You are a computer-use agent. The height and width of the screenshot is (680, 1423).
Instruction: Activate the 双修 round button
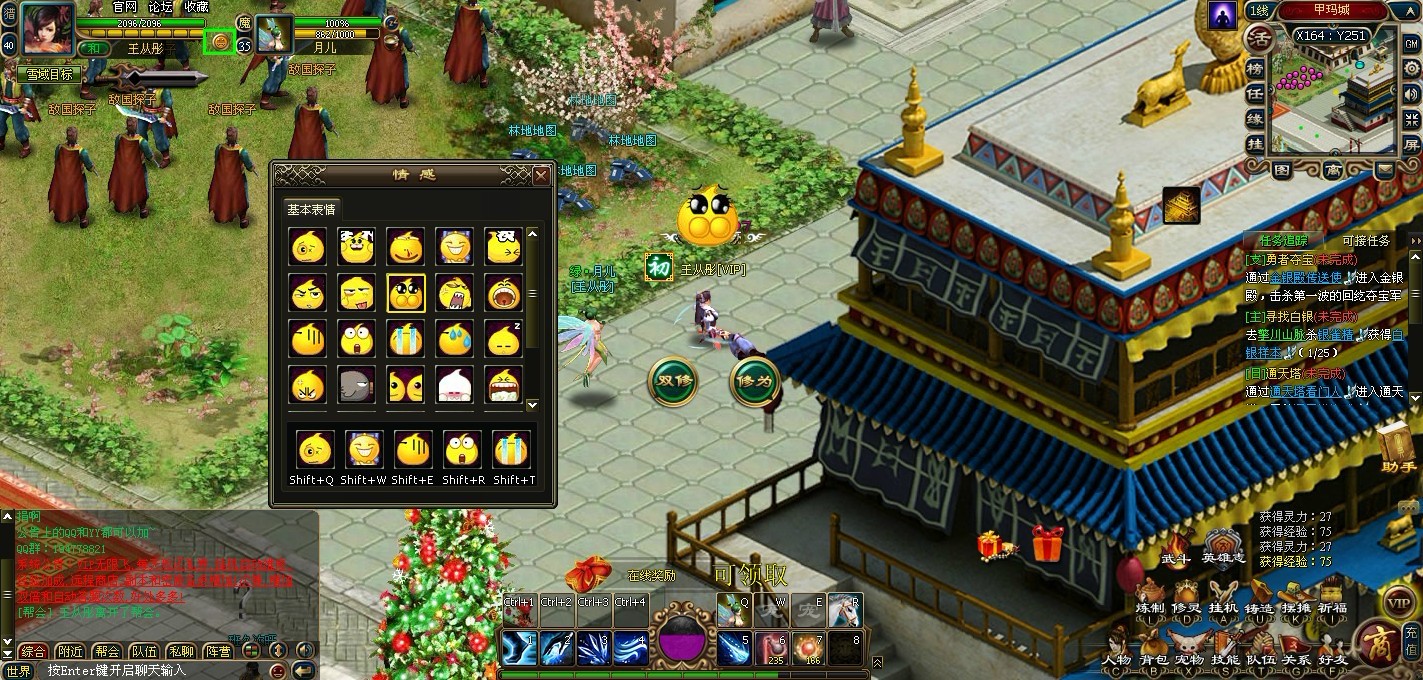pyautogui.click(x=672, y=381)
